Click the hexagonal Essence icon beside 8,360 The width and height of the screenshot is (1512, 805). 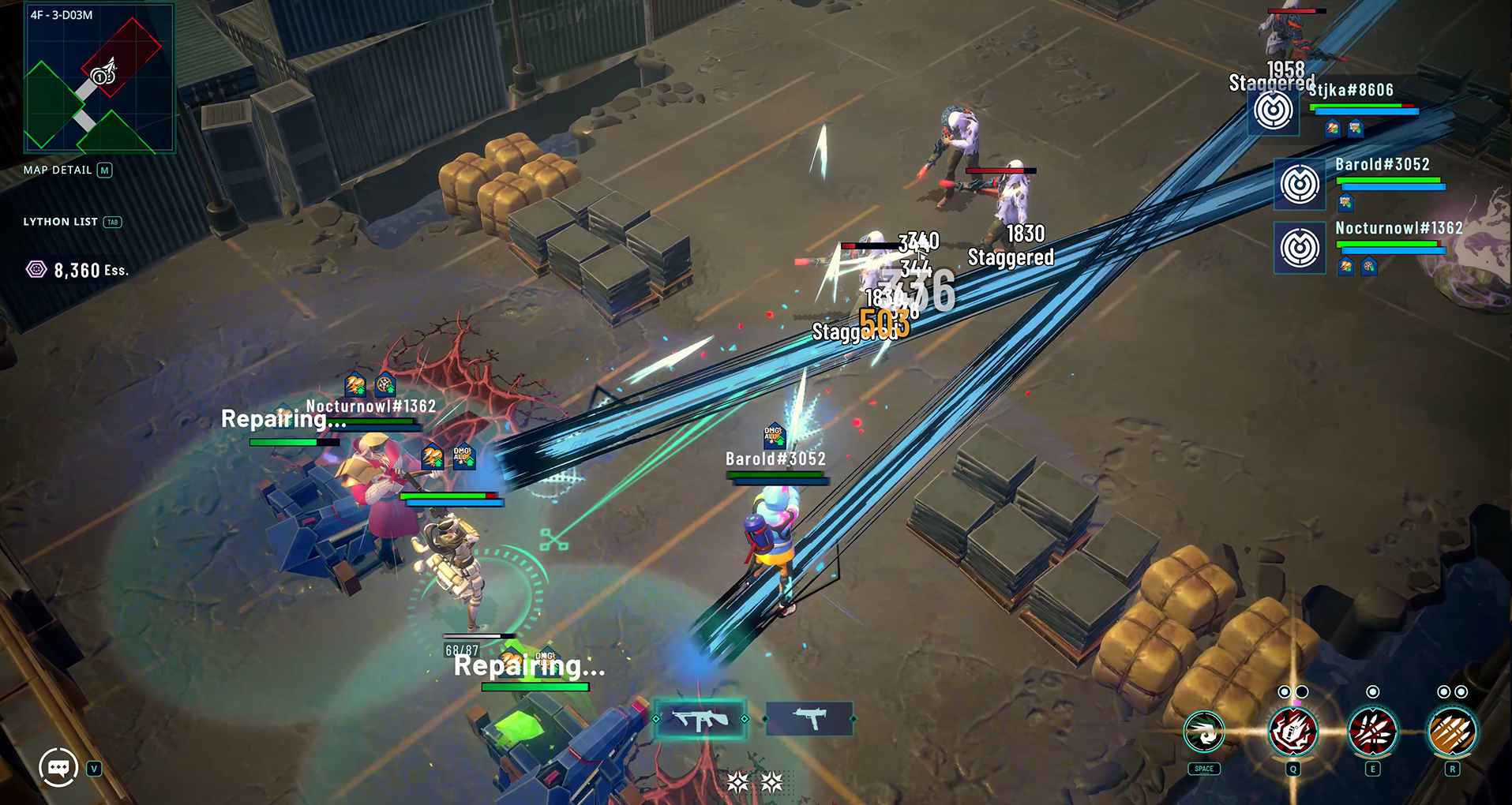36,270
